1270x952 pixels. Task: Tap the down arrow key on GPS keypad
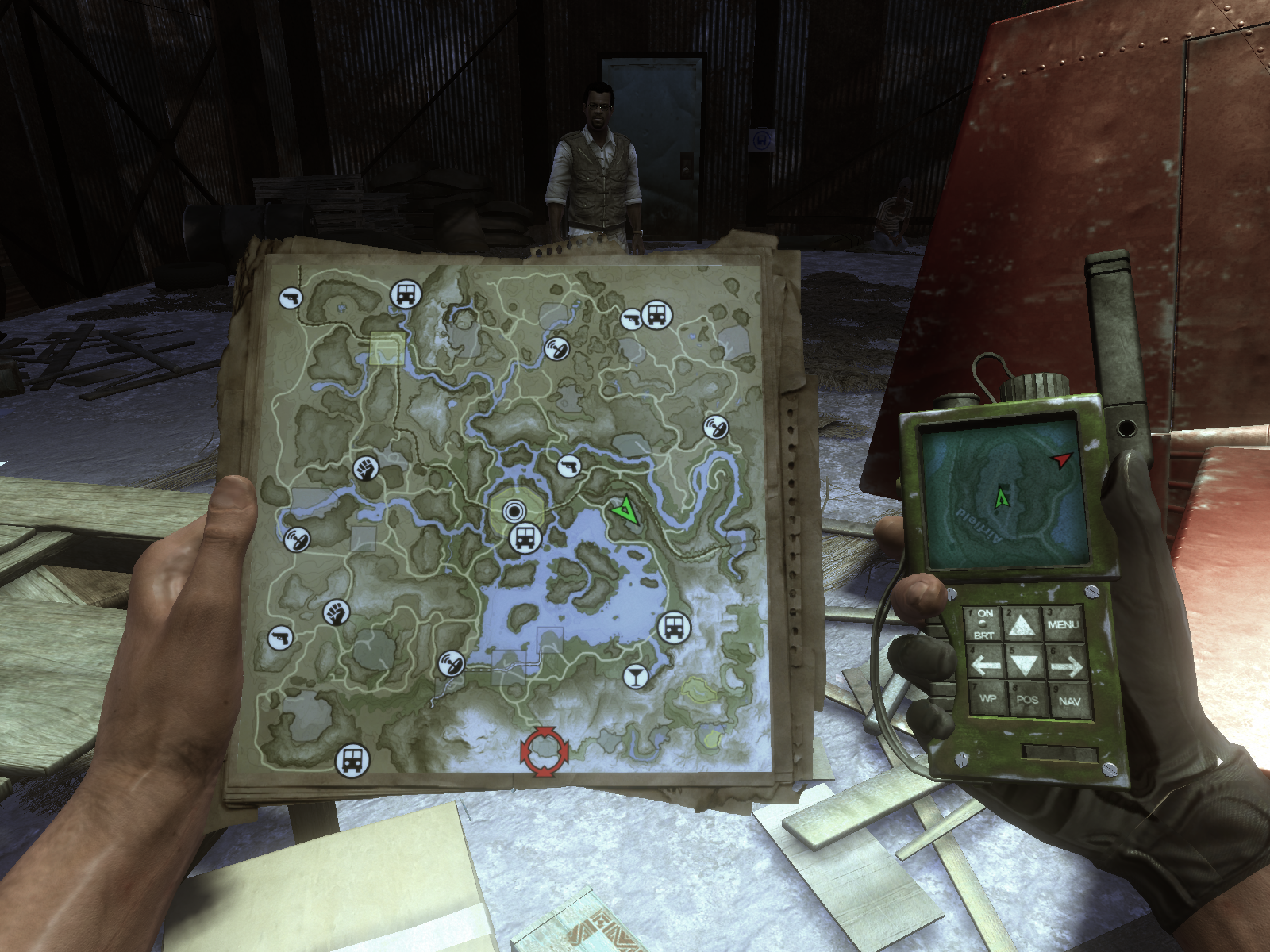coord(1024,662)
